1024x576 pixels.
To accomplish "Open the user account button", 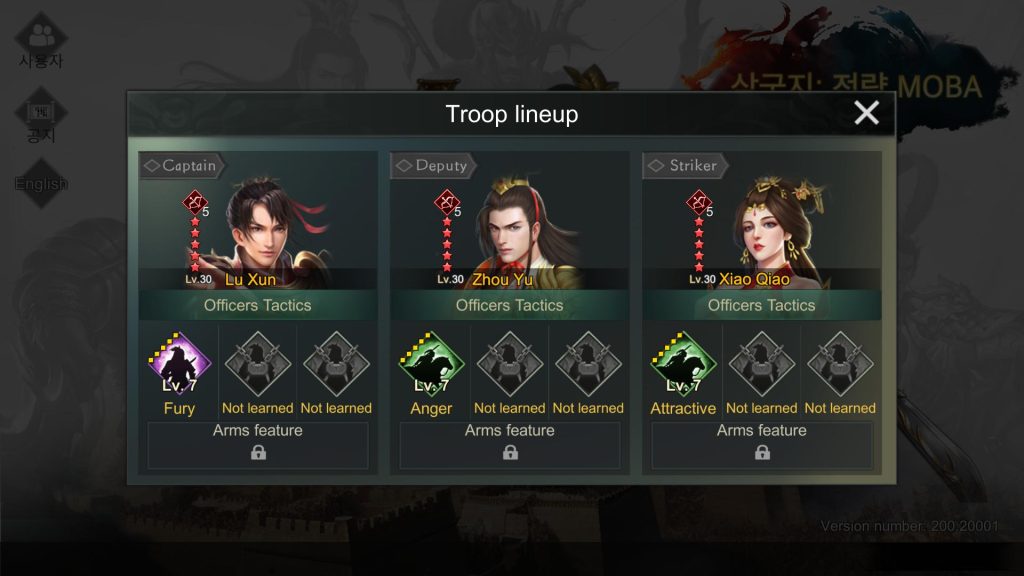I will point(41,42).
